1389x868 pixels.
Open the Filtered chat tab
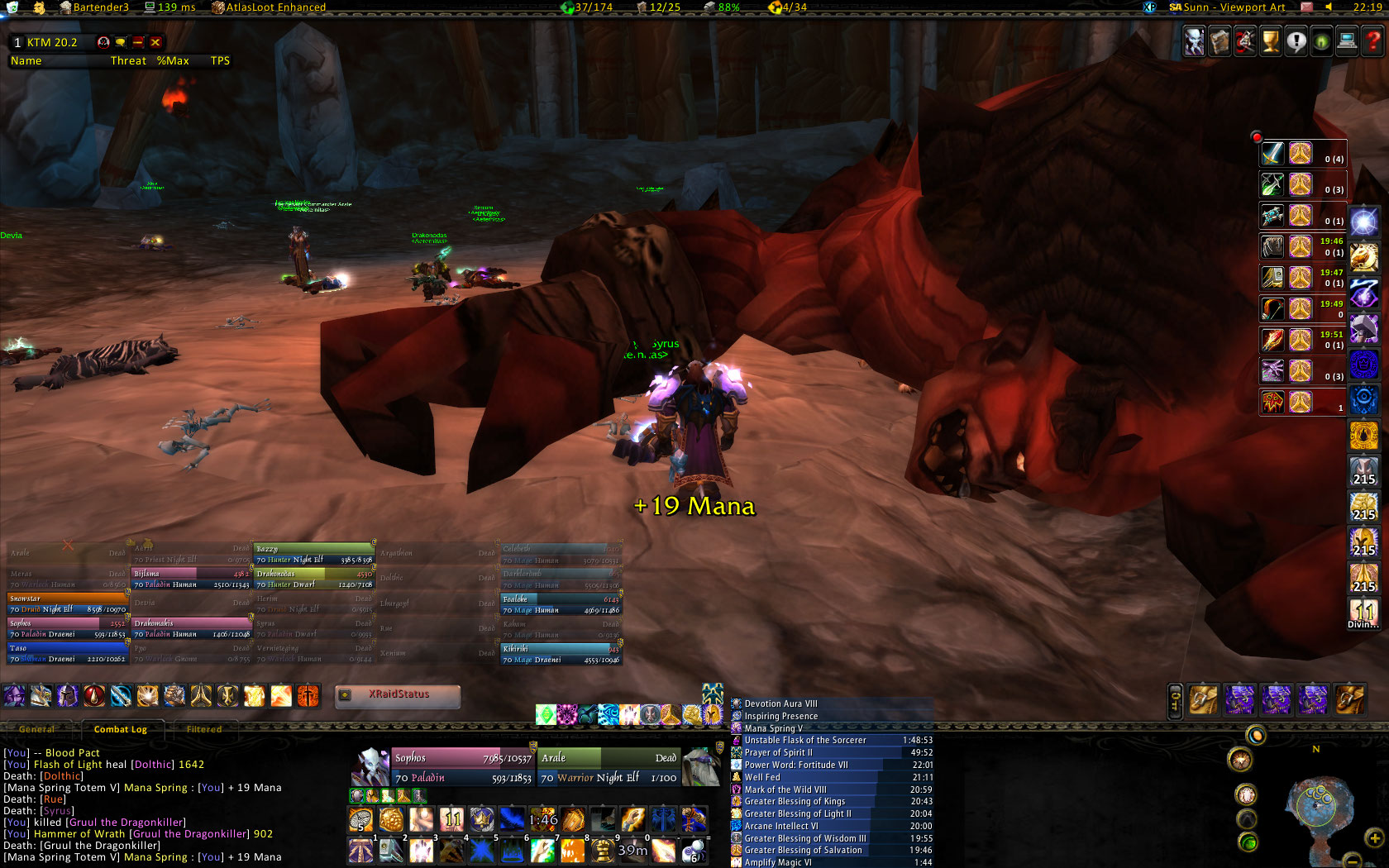tap(204, 729)
